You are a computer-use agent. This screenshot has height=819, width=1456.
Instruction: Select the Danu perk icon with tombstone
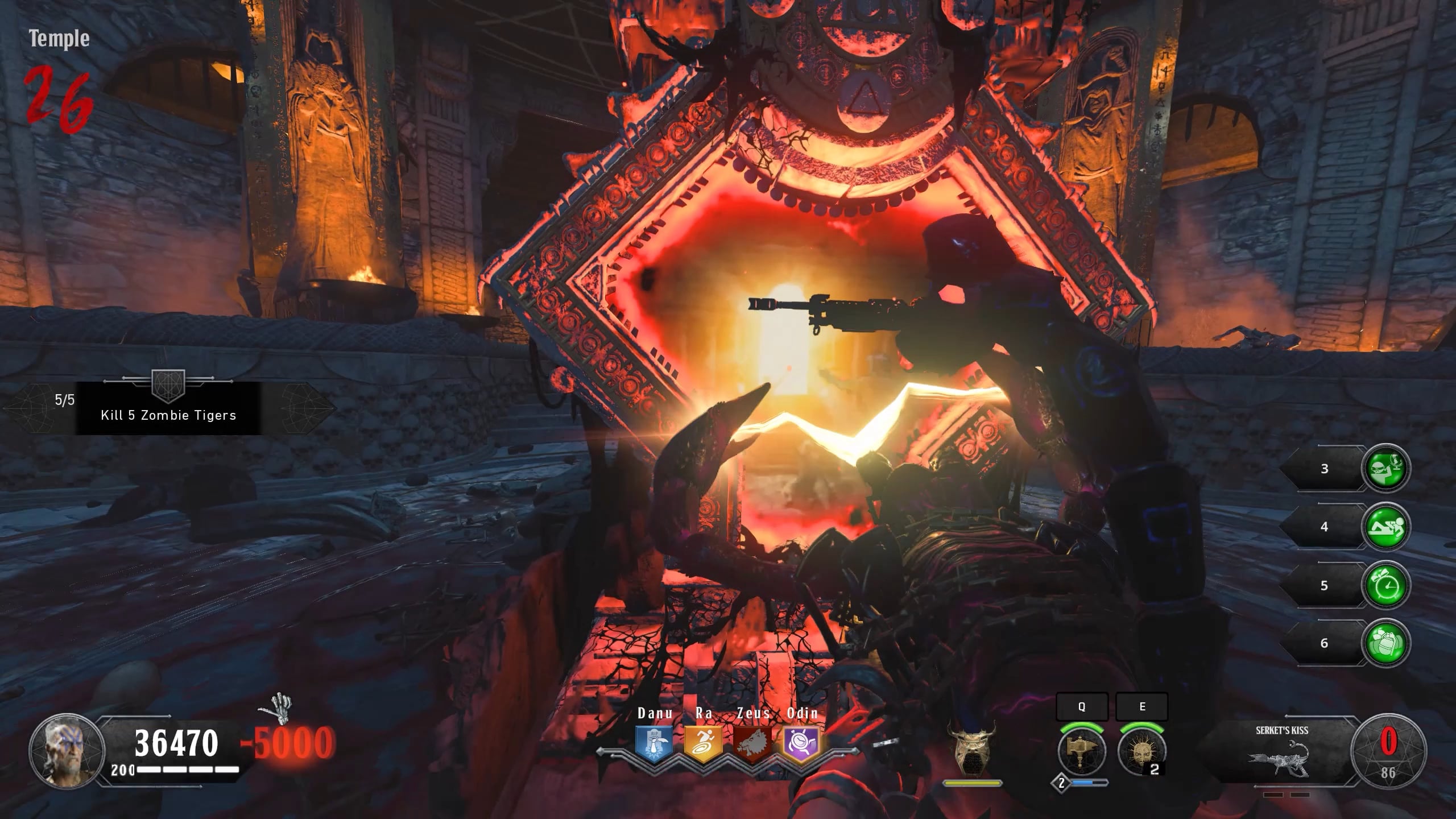[654, 743]
